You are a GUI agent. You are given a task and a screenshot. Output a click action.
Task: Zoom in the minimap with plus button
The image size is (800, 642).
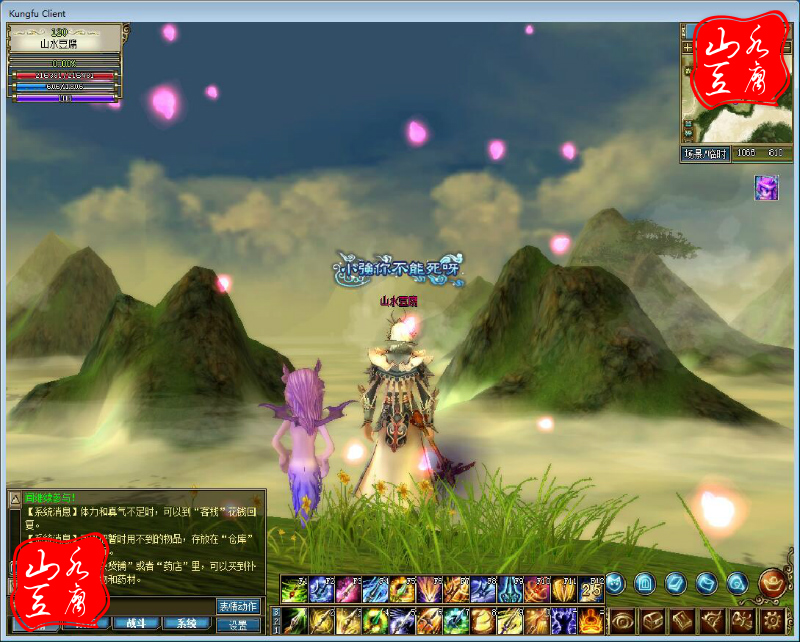coord(688,47)
